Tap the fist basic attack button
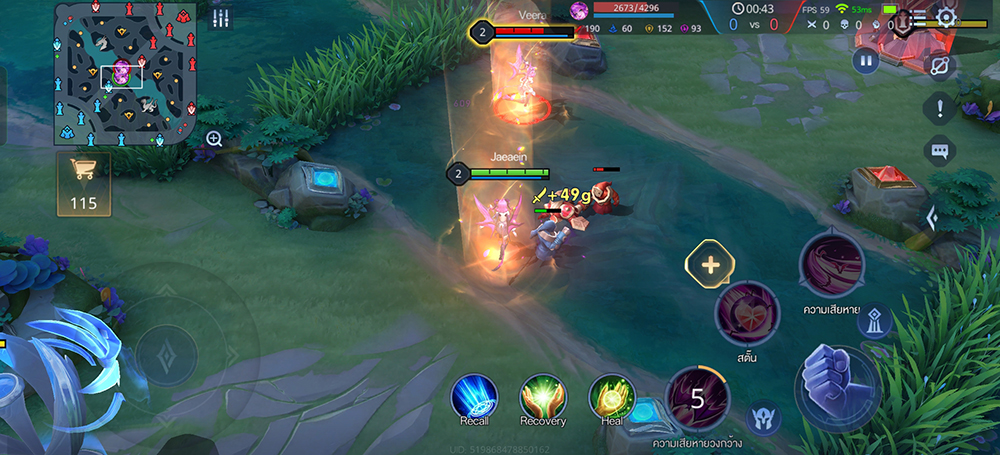This screenshot has width=1000, height=455. click(838, 386)
